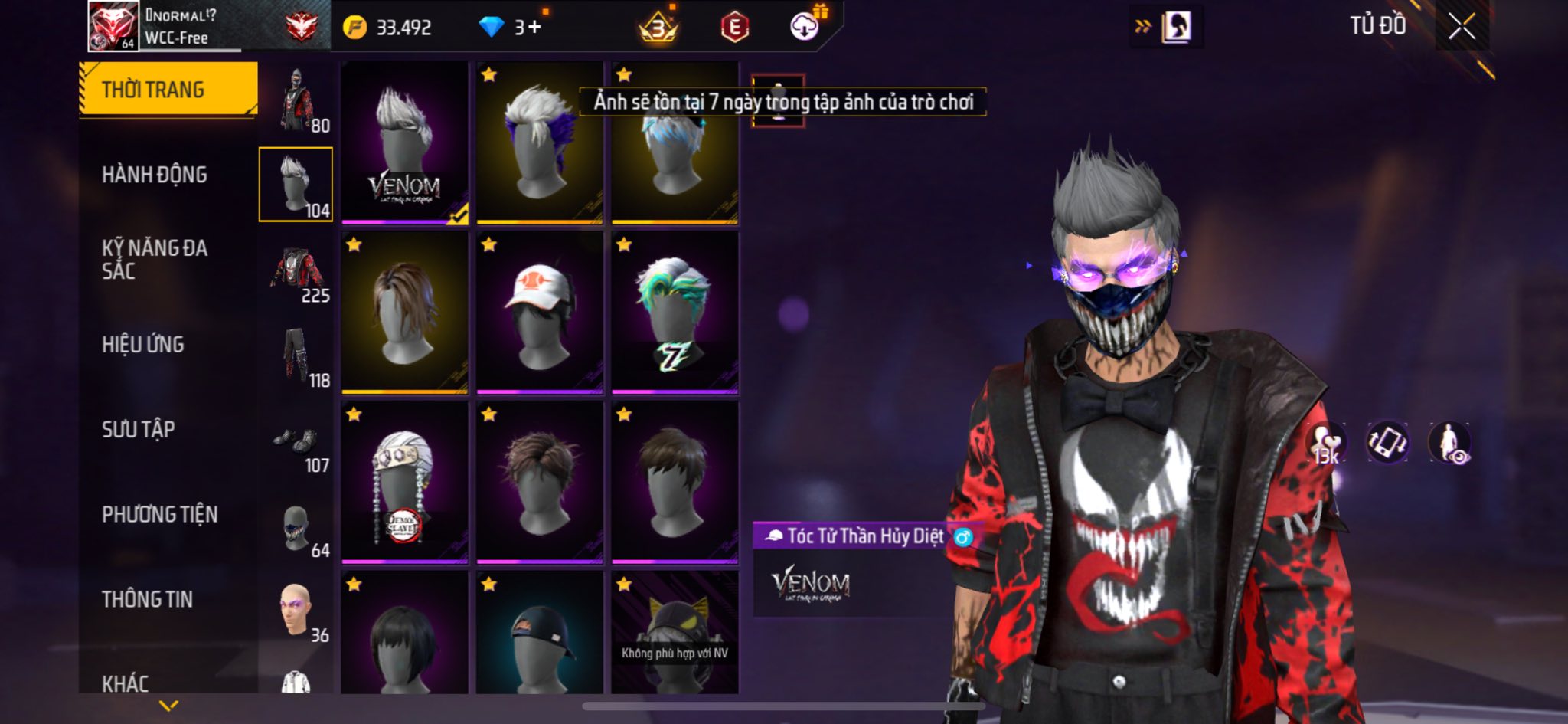1568x724 pixels.
Task: Tap the phone rotate icon
Action: 1387,443
